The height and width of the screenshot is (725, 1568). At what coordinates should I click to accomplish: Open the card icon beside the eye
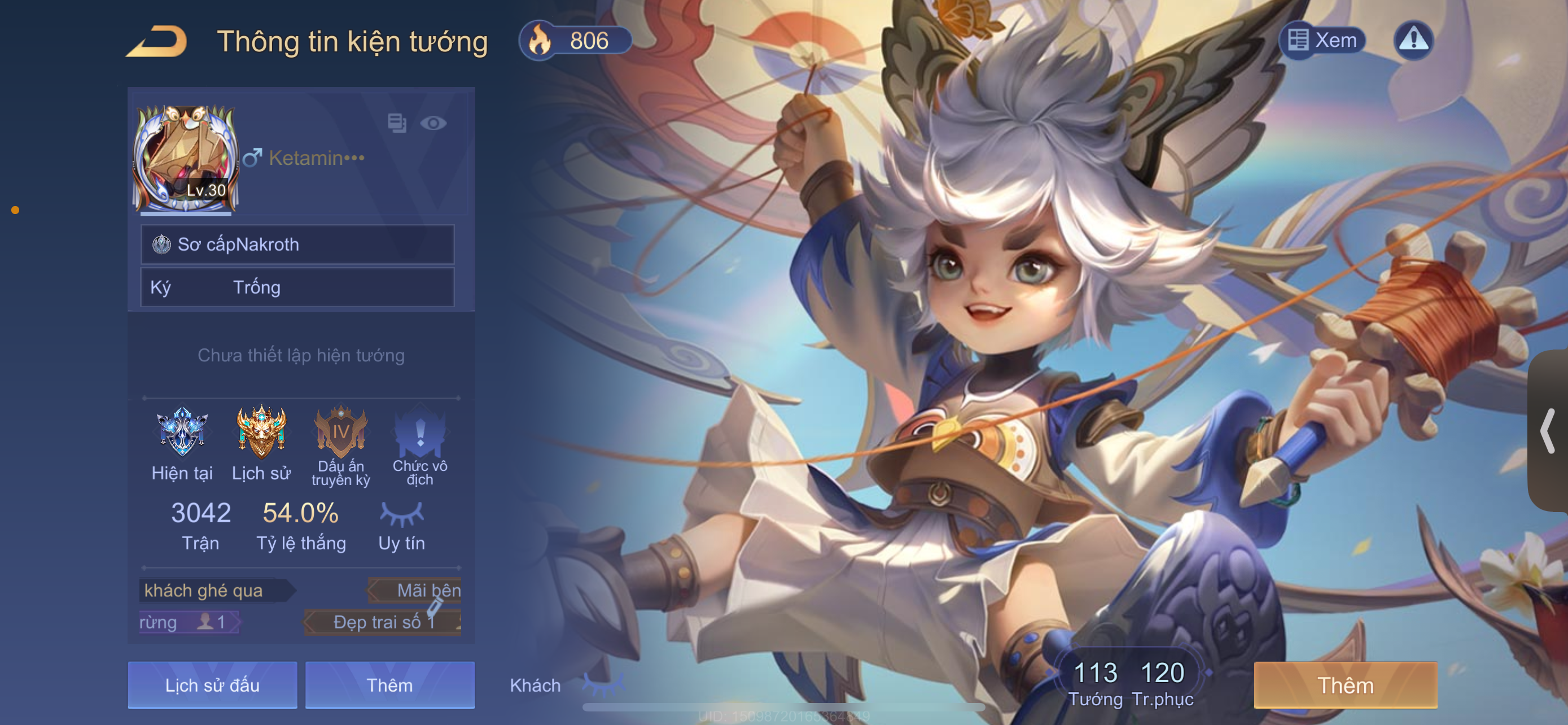tap(397, 124)
